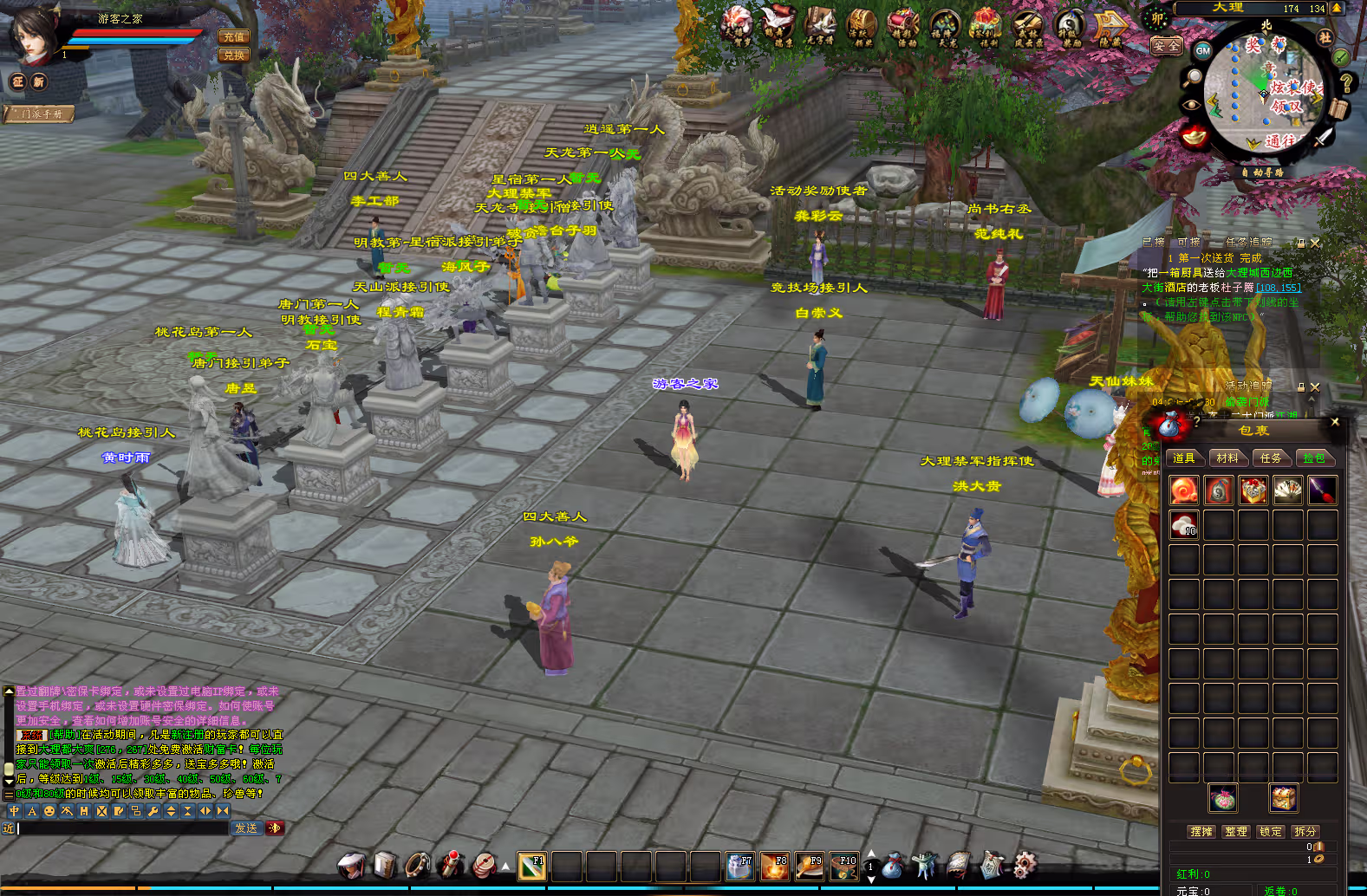Switch to the 材料 materials tab
1367x896 pixels.
tap(1227, 458)
